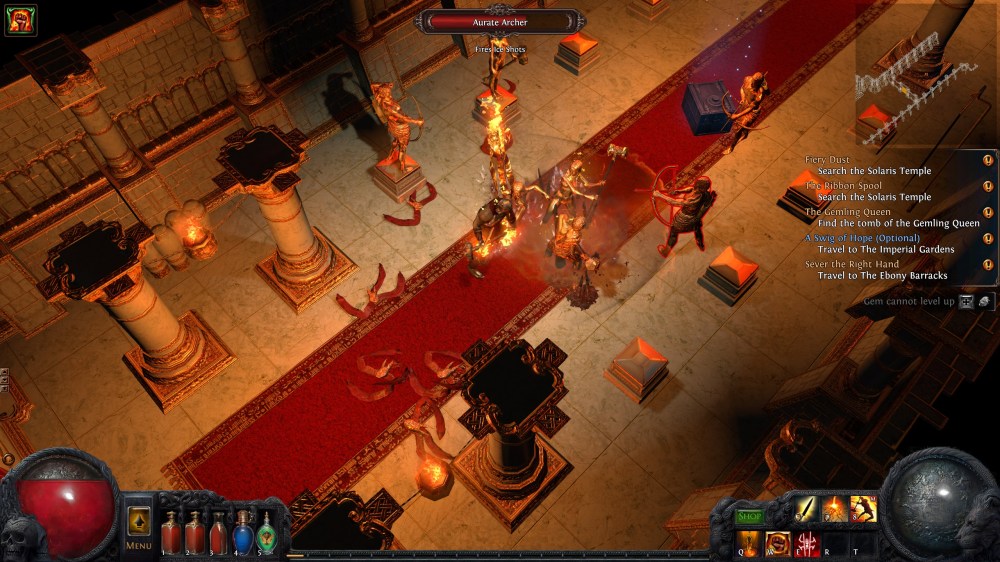The image size is (1000, 562).
Task: Select the glowing sword attack skill
Action: (807, 509)
